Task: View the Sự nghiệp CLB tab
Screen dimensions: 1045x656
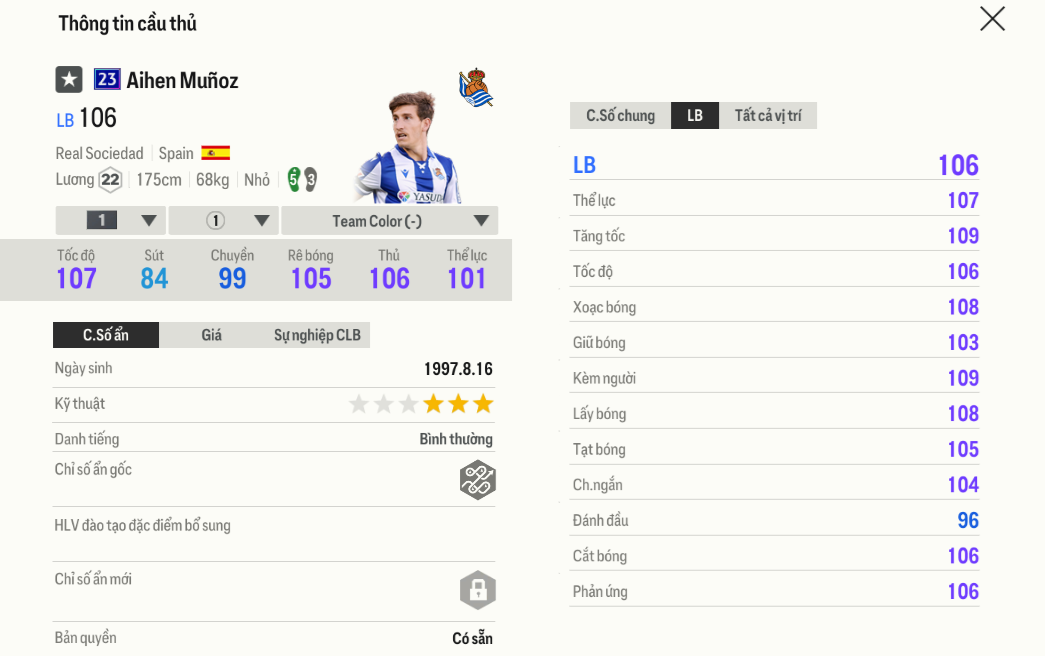Action: 317,335
